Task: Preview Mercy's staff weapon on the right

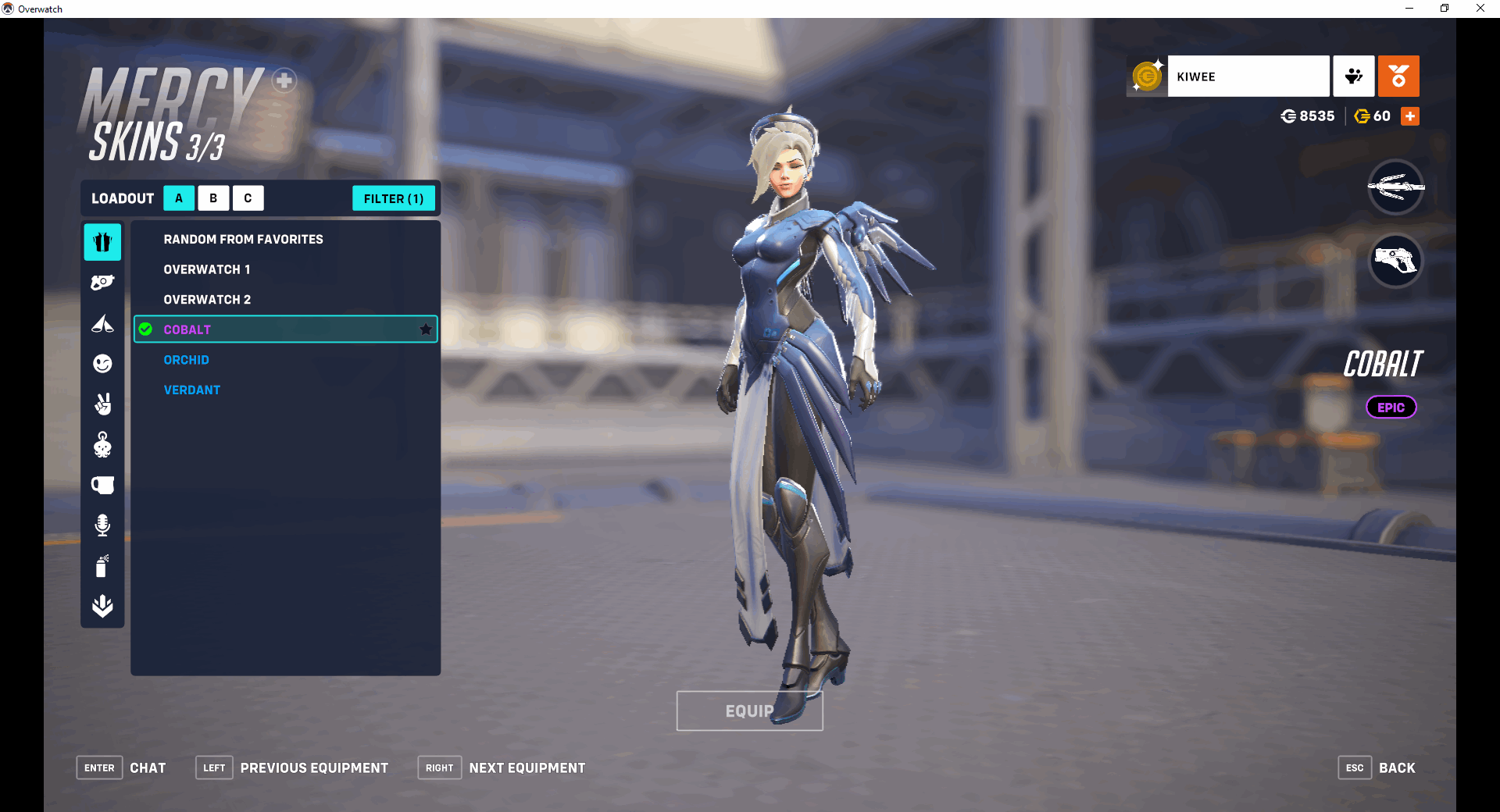Action: 1395,187
